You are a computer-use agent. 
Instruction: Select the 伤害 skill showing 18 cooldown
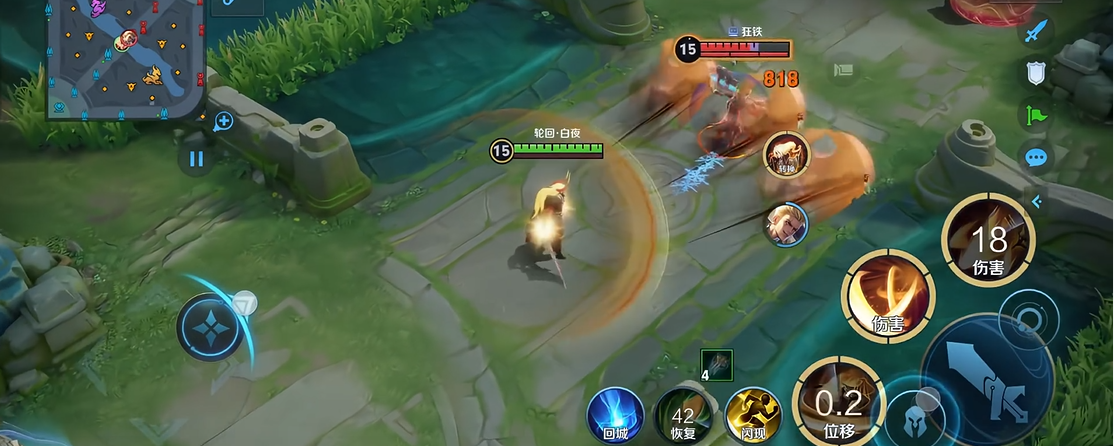tap(988, 240)
